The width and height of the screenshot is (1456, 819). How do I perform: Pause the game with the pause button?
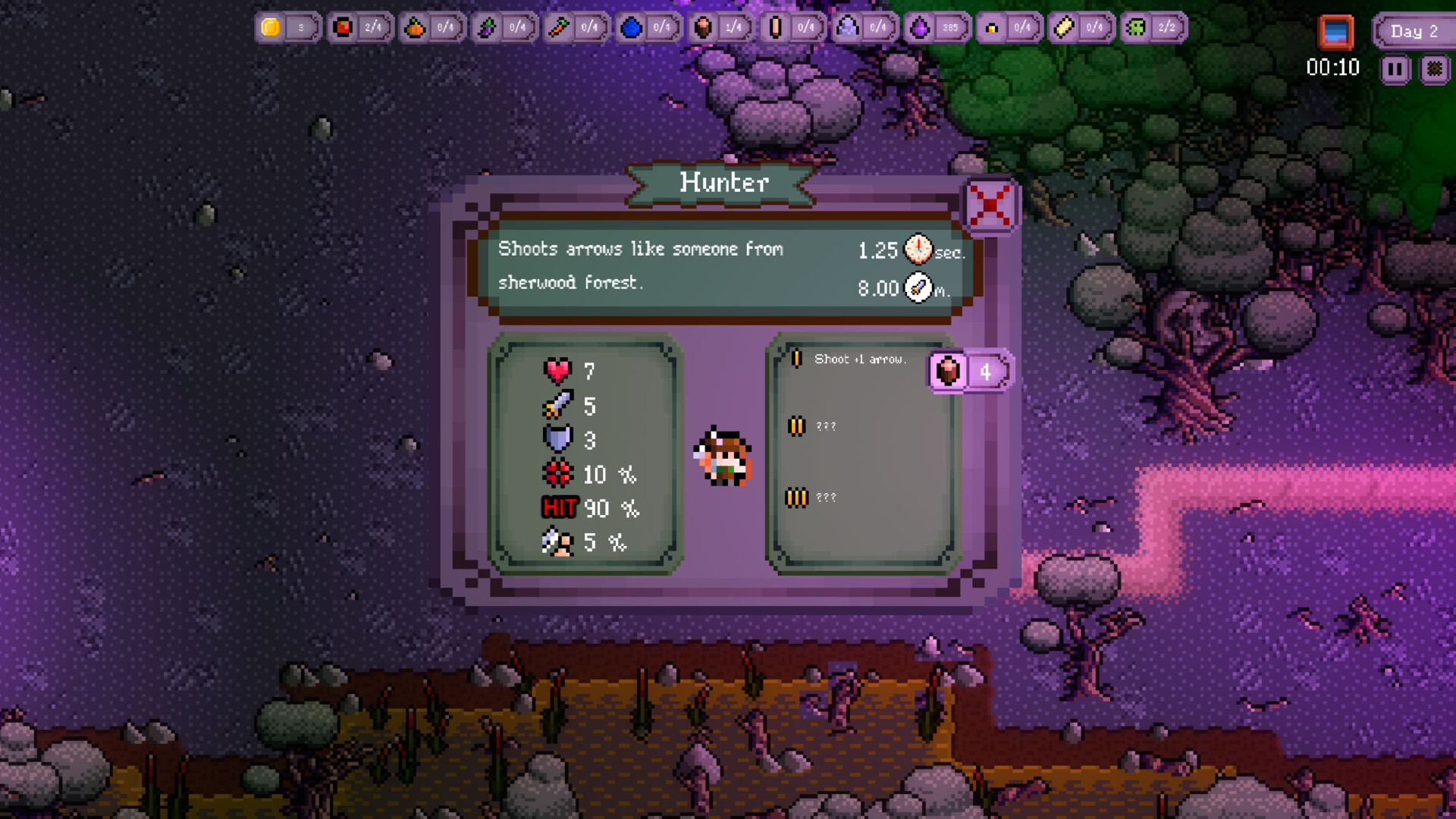point(1394,69)
